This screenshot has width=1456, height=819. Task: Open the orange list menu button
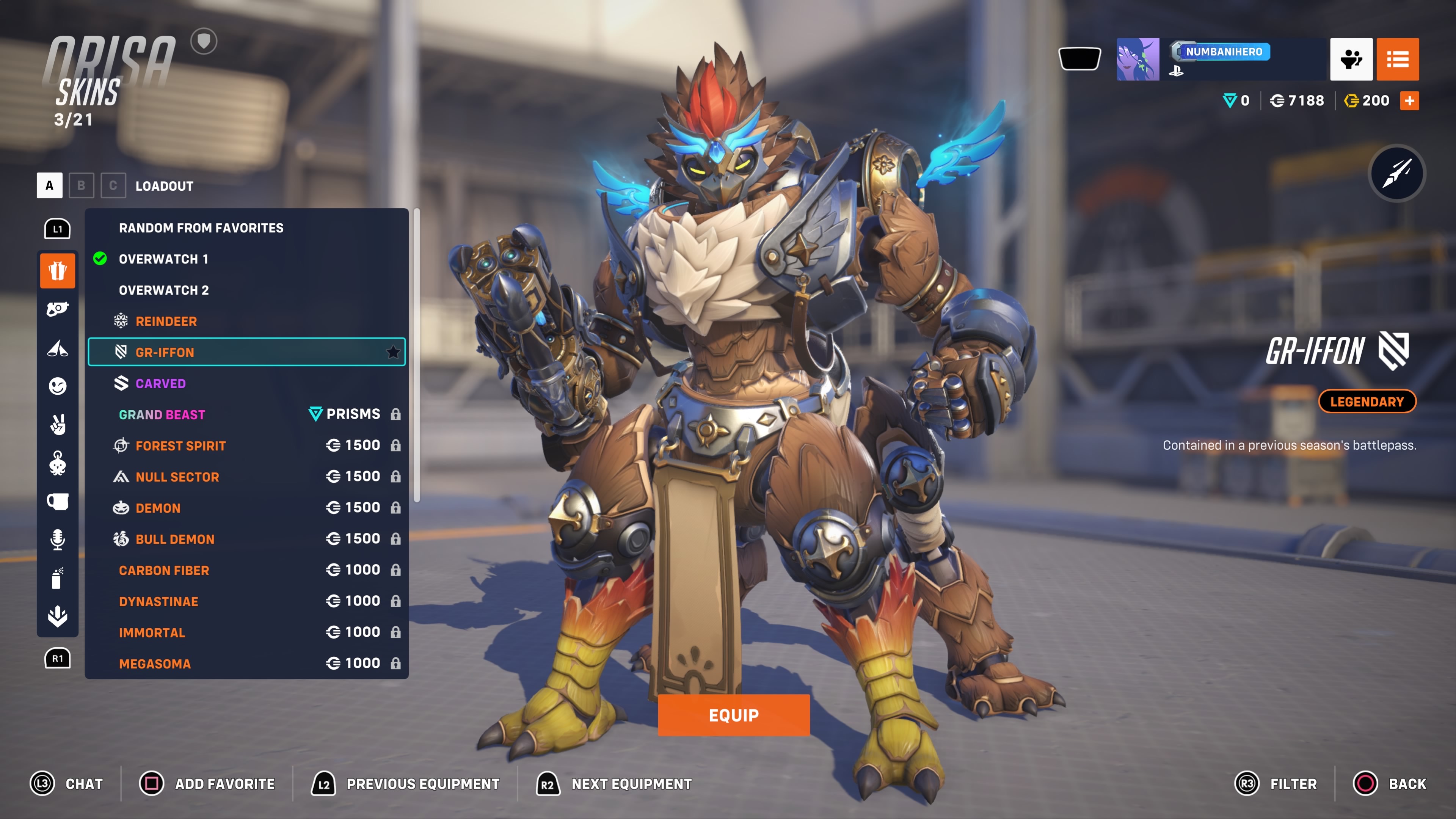coord(1397,60)
